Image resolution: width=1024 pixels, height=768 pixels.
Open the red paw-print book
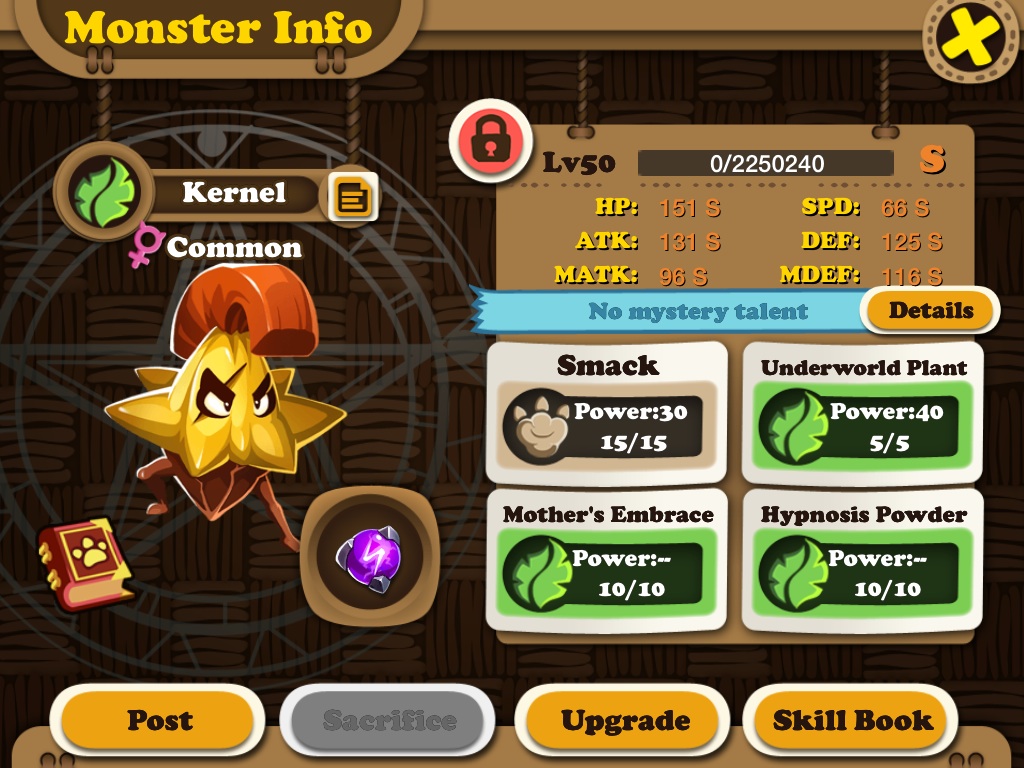(85, 563)
